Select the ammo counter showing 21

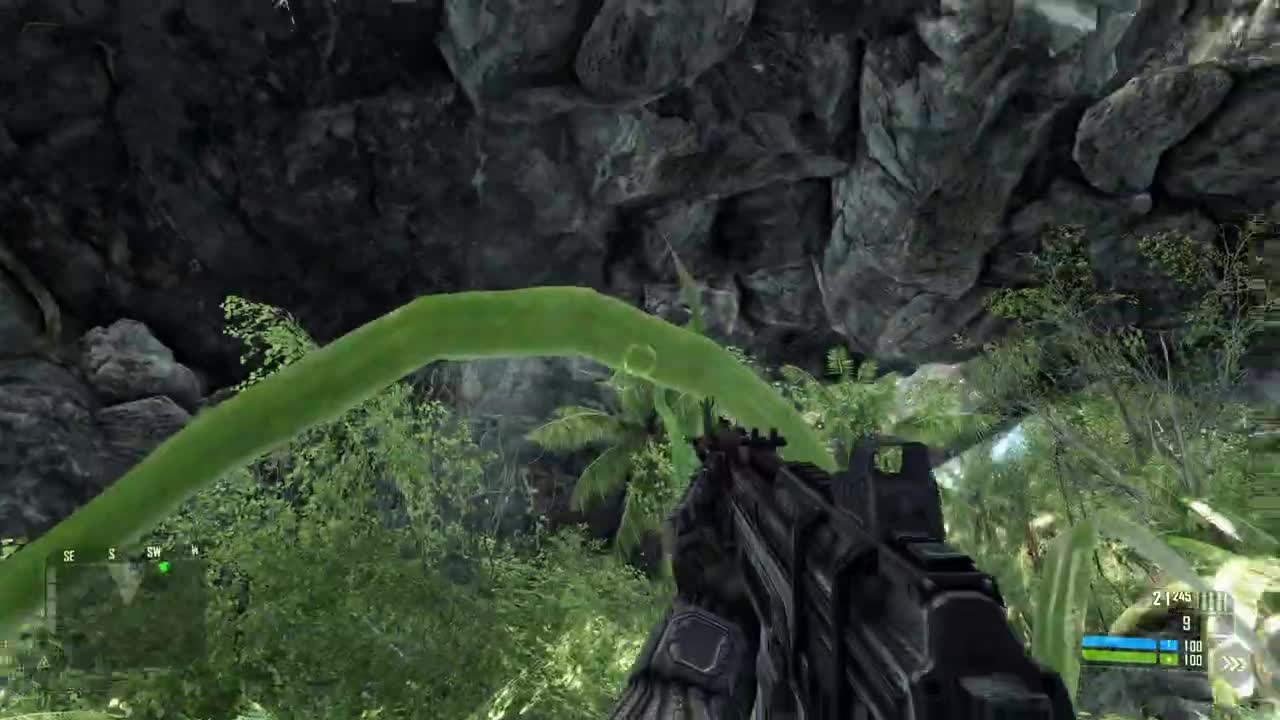pos(1158,597)
